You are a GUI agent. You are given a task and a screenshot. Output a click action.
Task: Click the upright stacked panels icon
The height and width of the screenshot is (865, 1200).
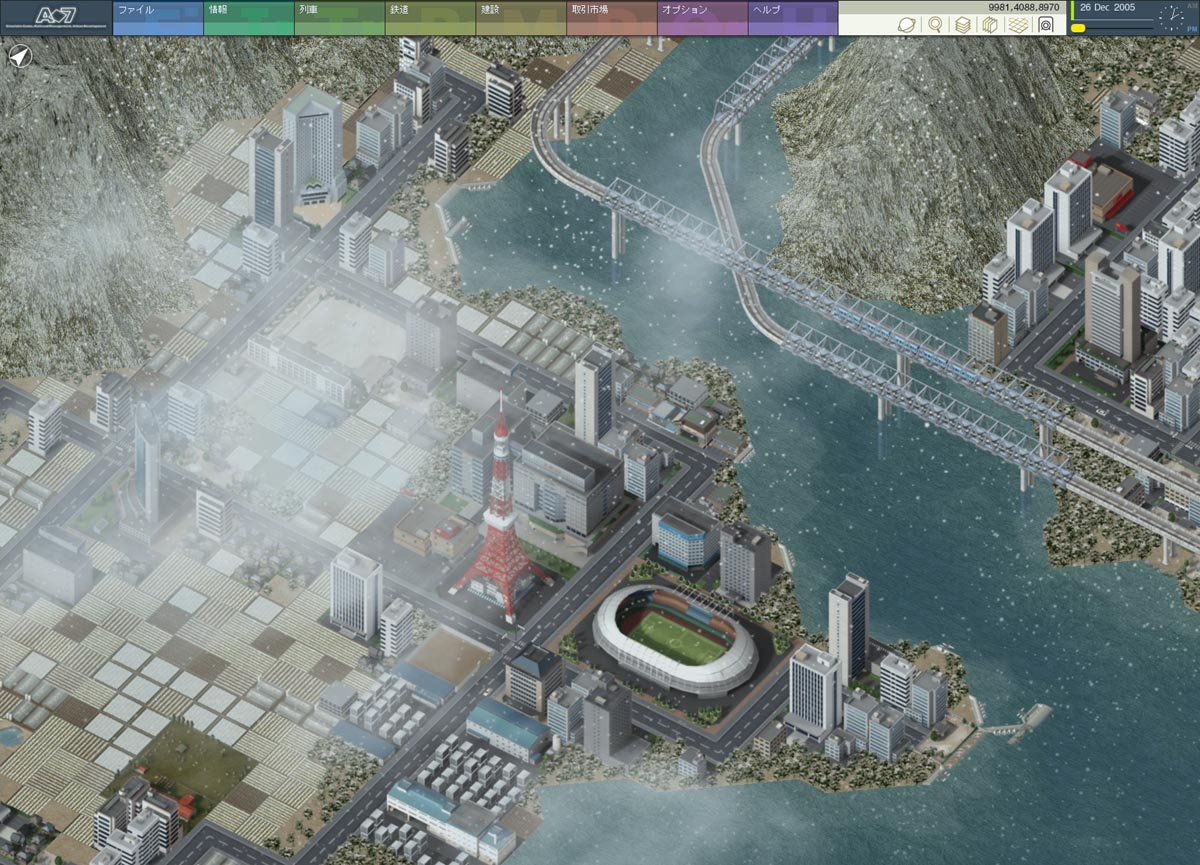(x=990, y=25)
